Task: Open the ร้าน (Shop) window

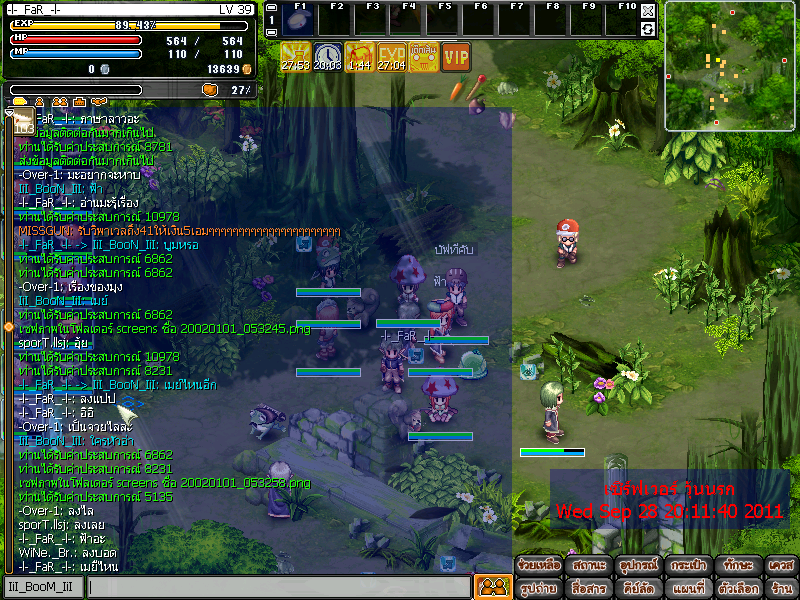Action: pyautogui.click(x=781, y=588)
